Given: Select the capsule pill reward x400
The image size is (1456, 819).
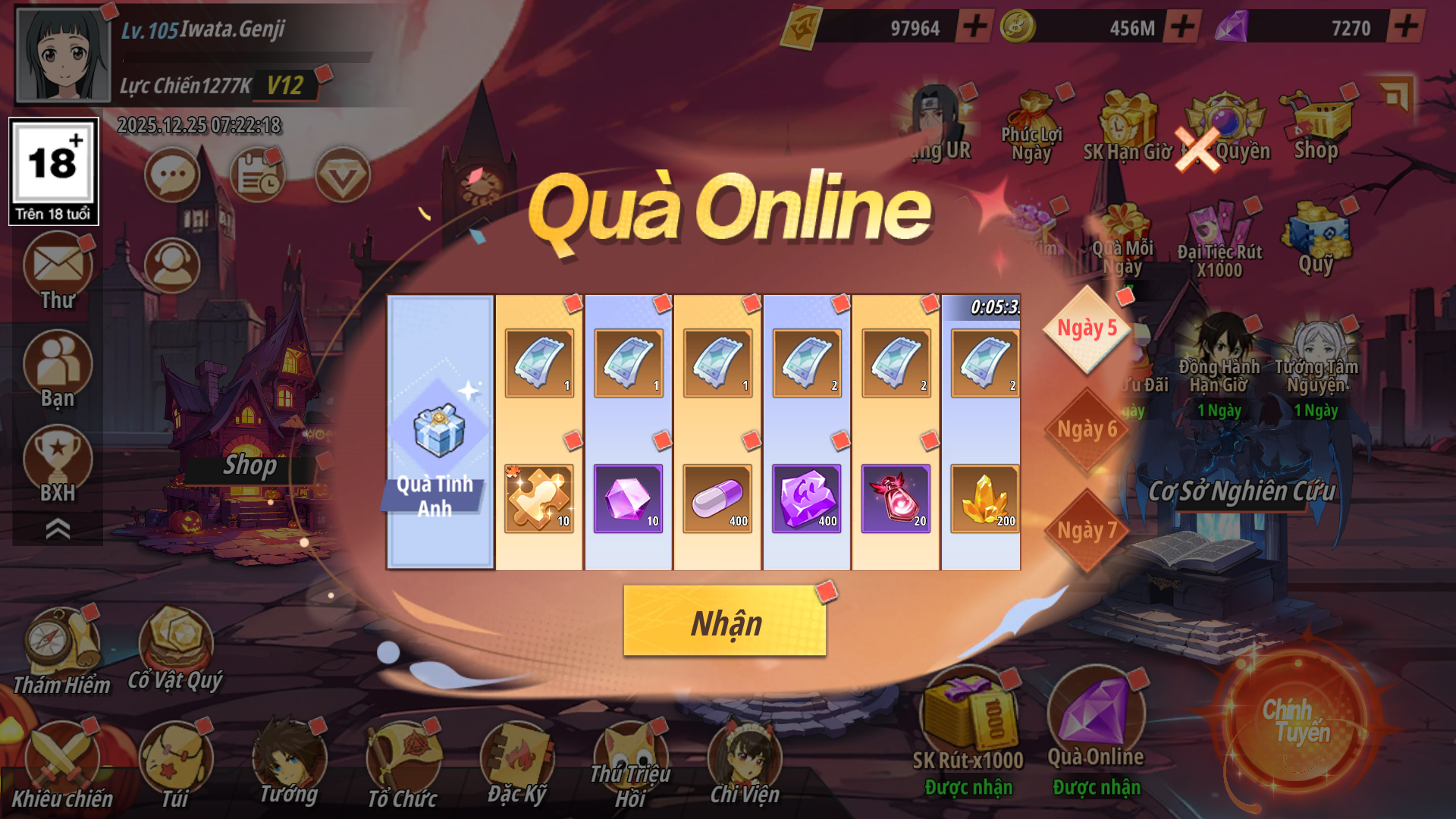Looking at the screenshot, I should (717, 498).
